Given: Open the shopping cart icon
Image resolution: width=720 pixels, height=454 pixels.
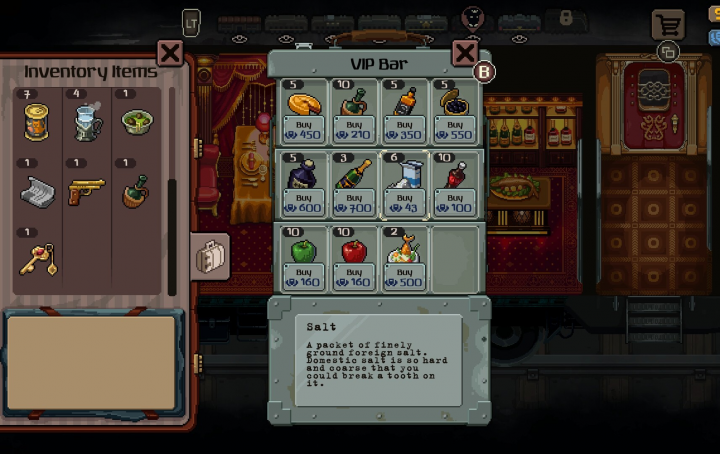Looking at the screenshot, I should 666,24.
